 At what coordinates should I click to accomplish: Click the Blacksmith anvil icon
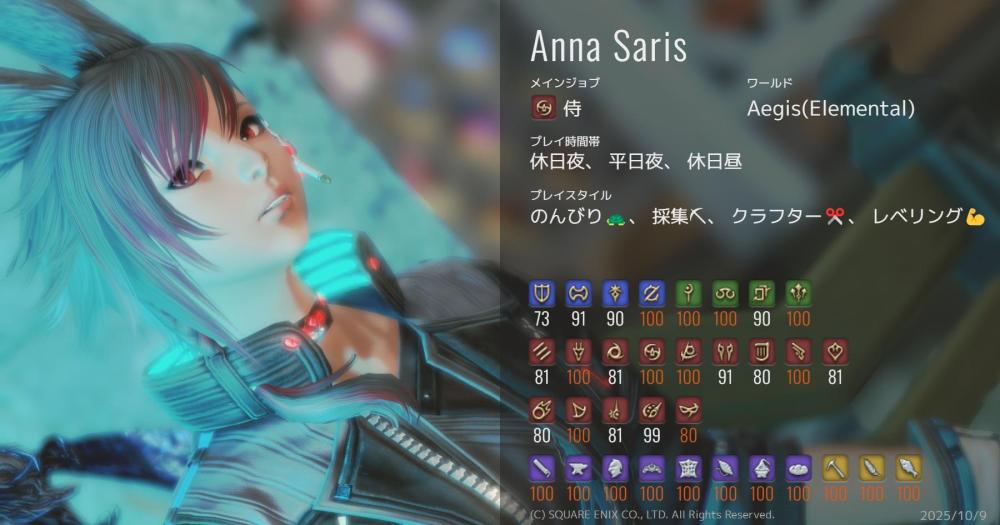point(578,468)
